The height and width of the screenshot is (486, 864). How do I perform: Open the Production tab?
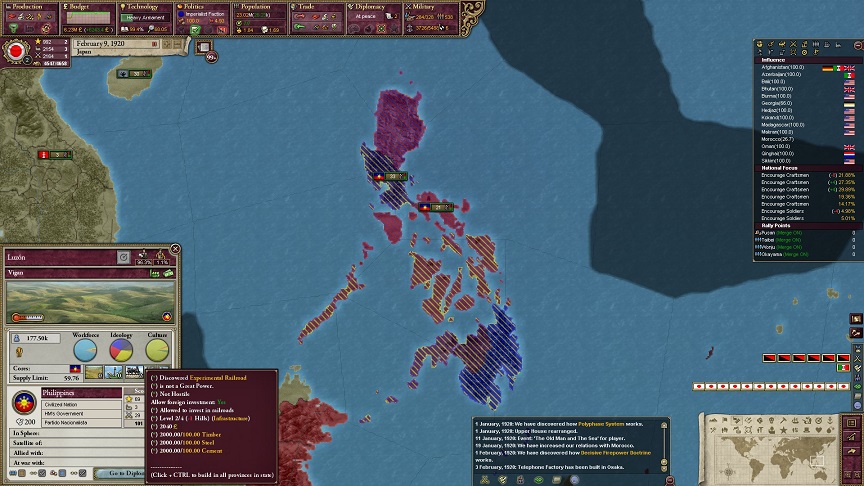pyautogui.click(x=29, y=17)
